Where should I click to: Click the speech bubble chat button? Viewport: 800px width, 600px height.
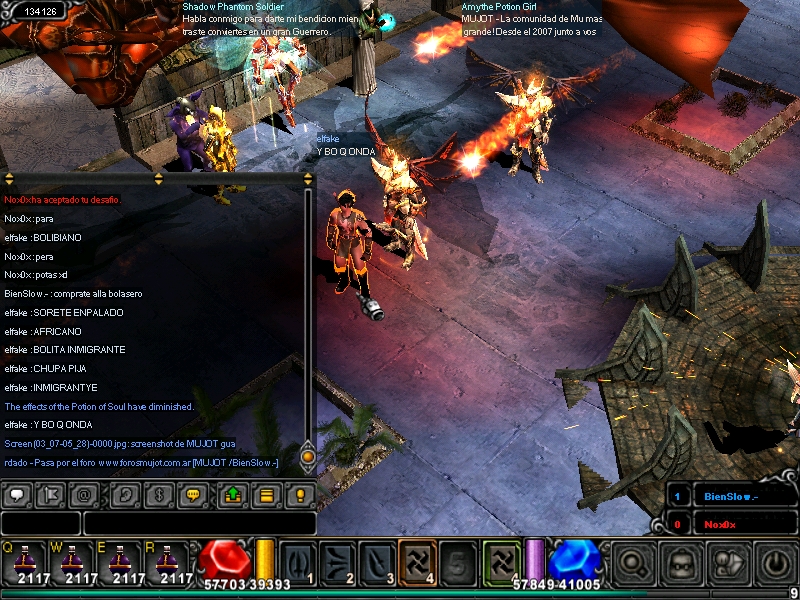pos(15,494)
